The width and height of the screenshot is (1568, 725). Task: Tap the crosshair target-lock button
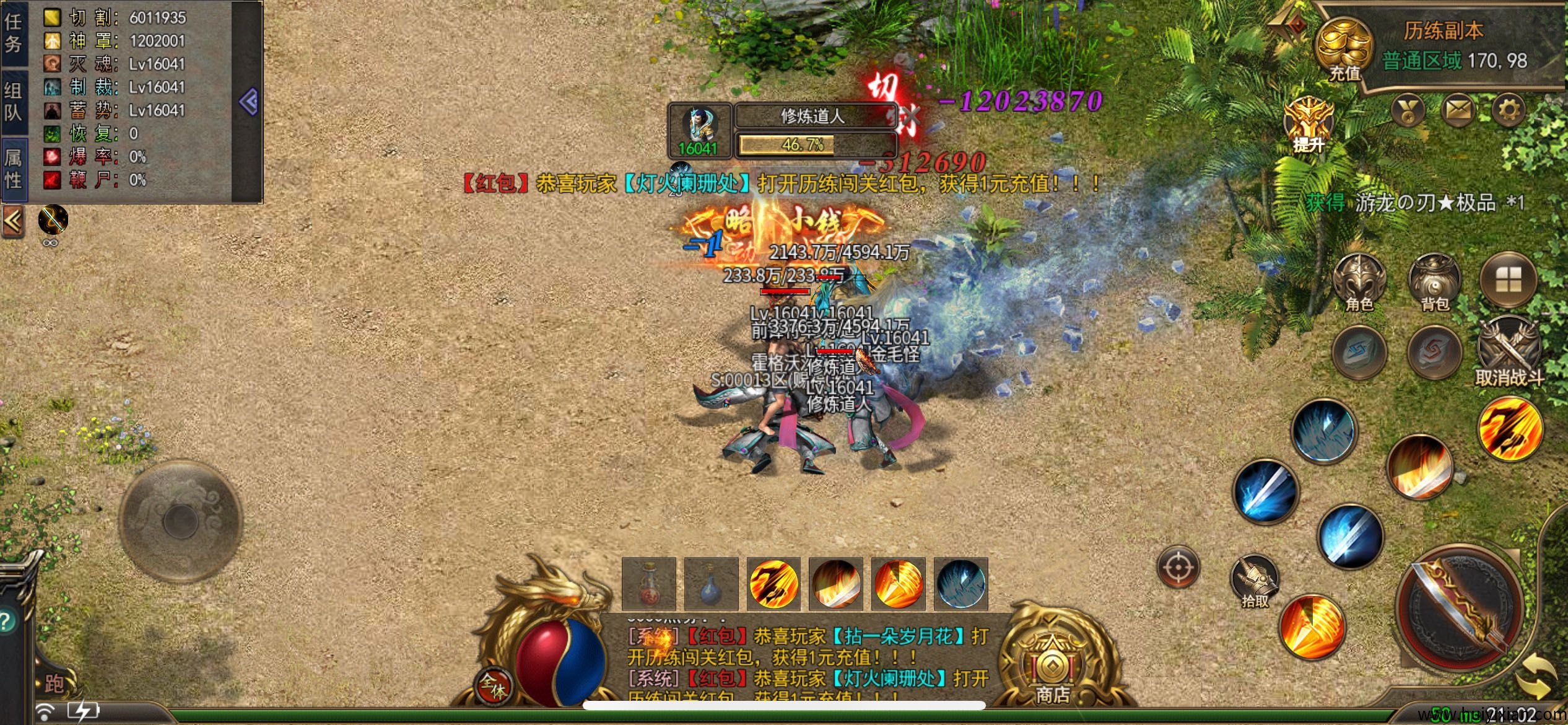(1178, 567)
